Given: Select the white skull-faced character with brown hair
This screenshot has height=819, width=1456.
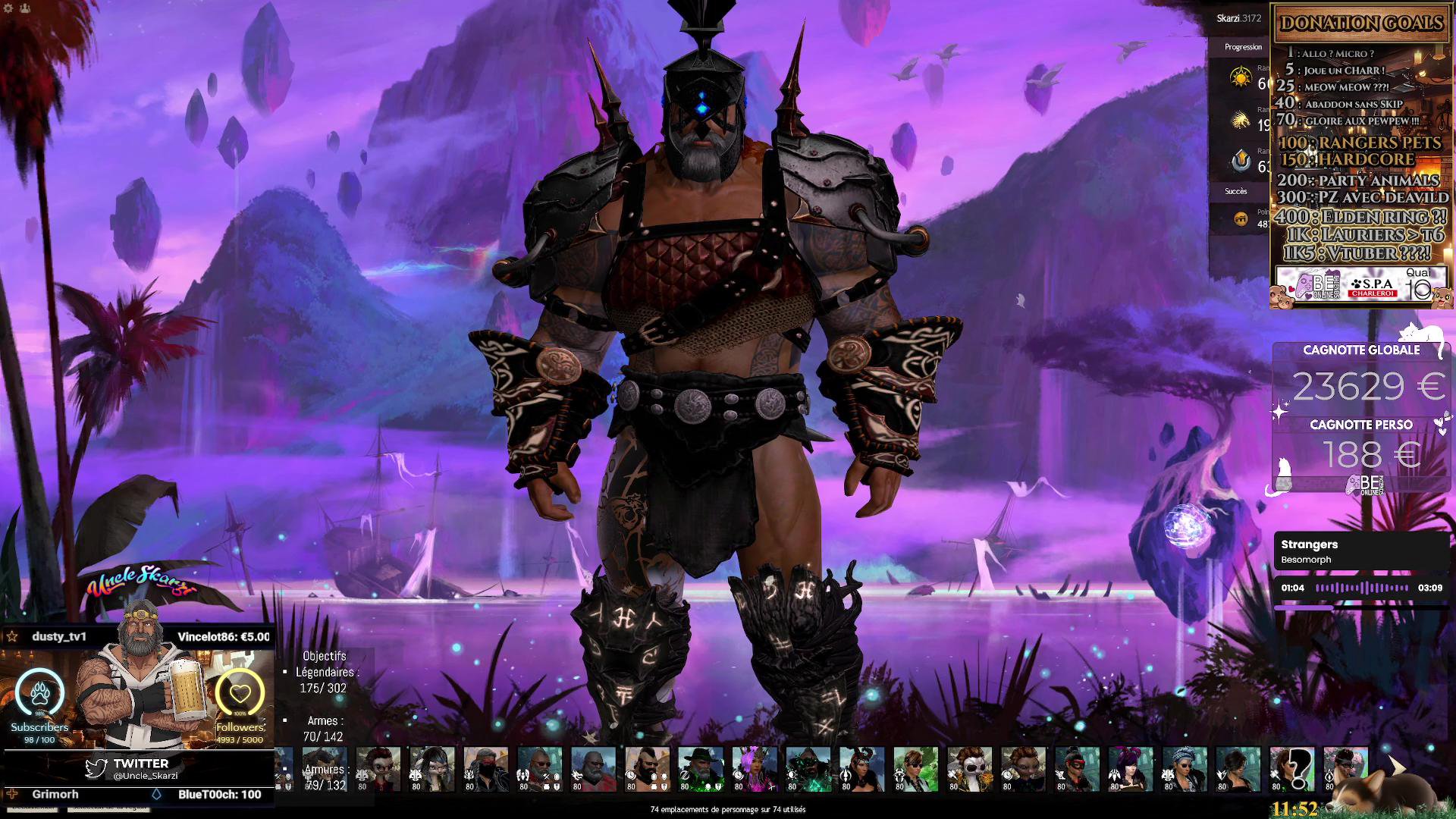Looking at the screenshot, I should pyautogui.click(x=970, y=766).
